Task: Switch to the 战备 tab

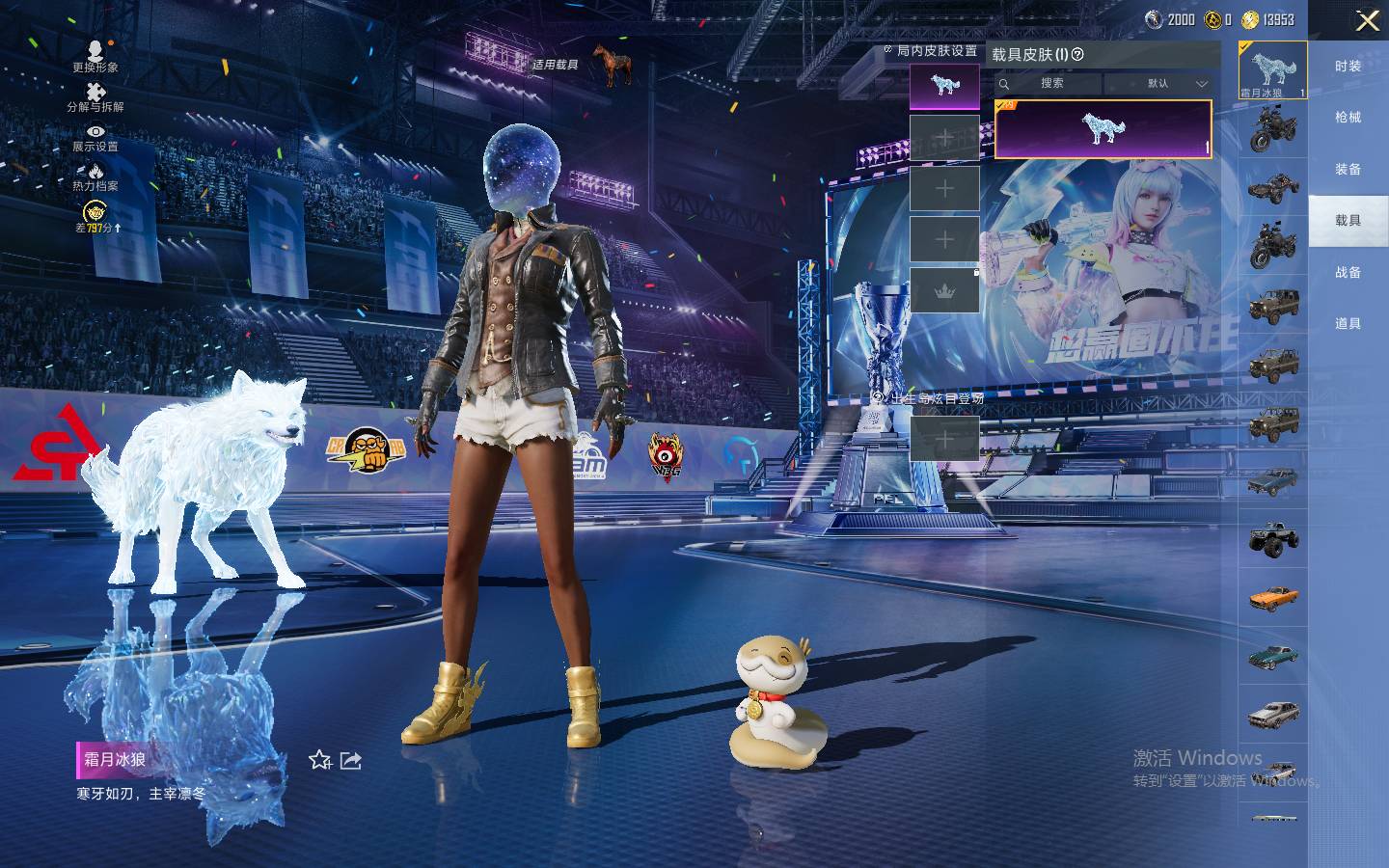Action: coord(1348,273)
